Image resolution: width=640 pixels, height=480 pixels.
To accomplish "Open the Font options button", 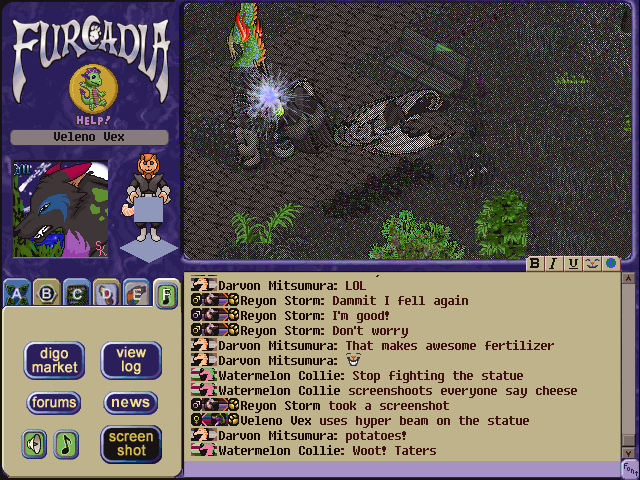I will pos(629,467).
